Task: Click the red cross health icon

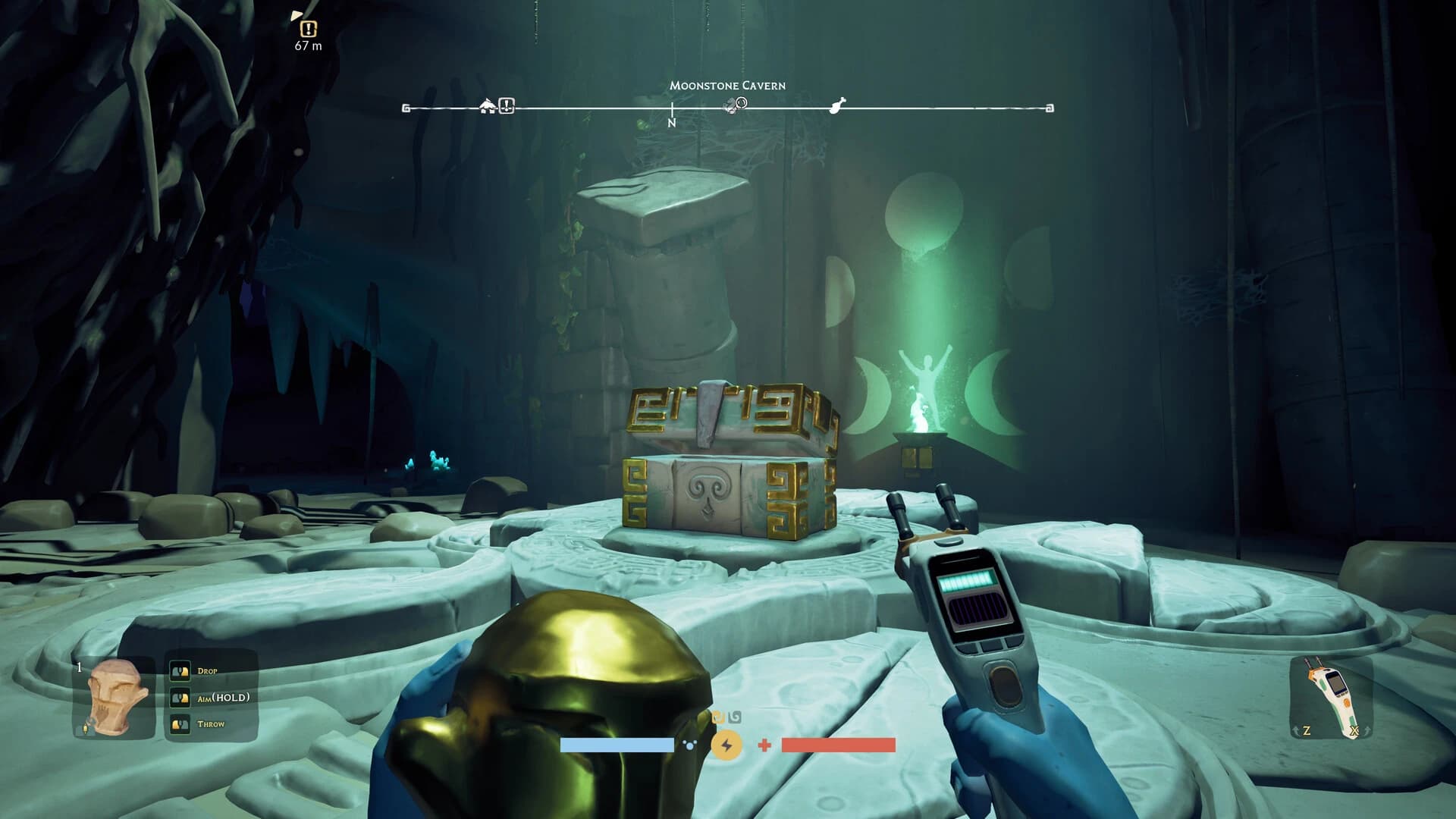Action: pos(764,745)
